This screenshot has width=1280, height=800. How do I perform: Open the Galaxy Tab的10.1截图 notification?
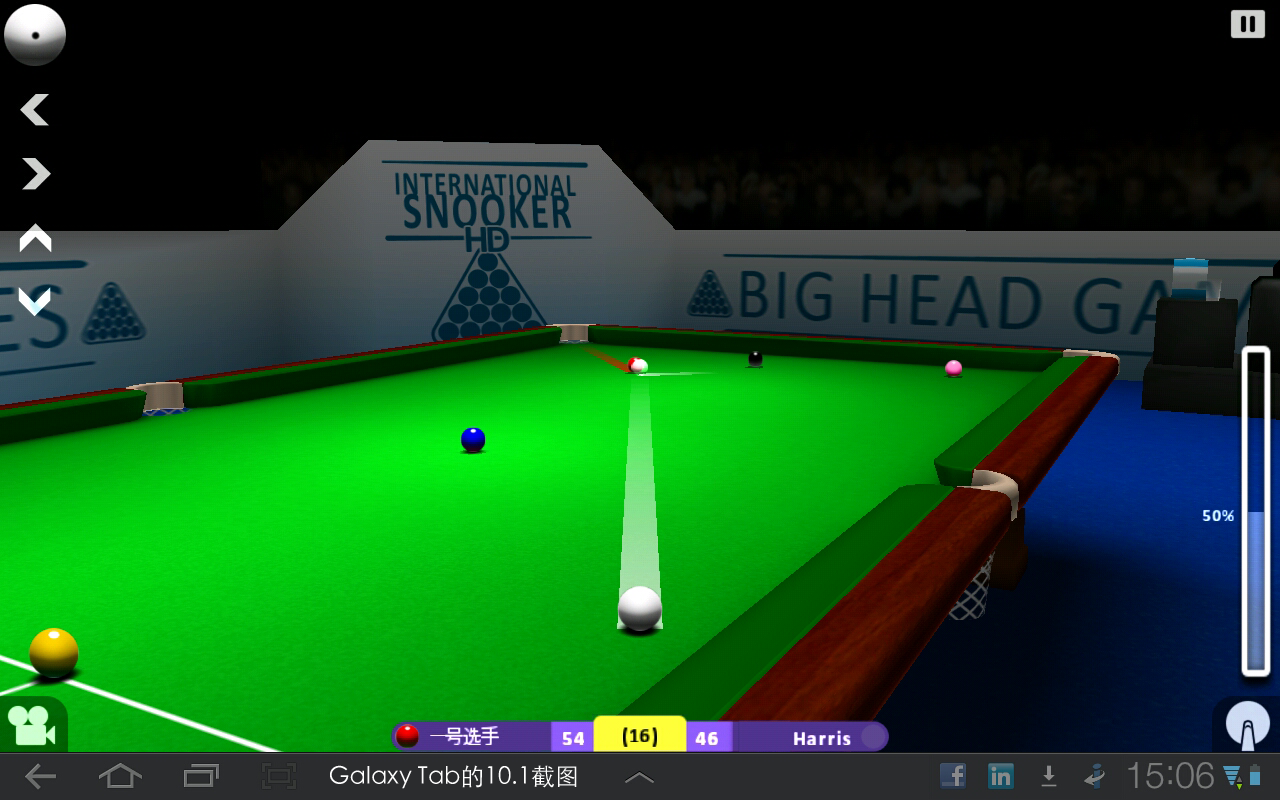click(x=455, y=775)
